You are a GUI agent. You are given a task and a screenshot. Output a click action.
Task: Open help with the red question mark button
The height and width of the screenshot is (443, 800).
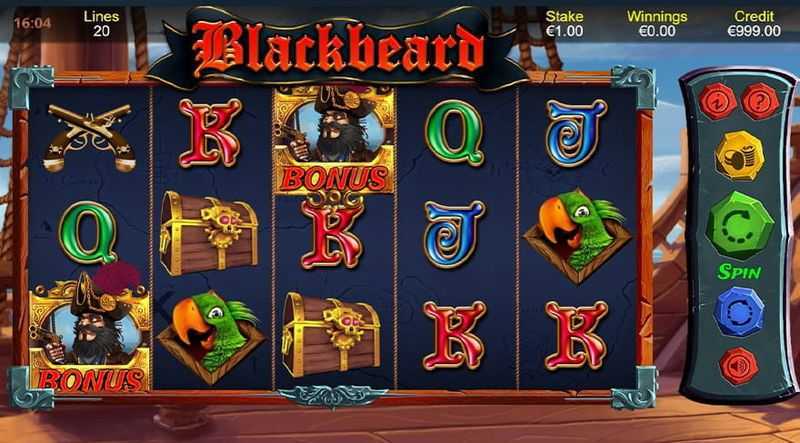tap(762, 102)
